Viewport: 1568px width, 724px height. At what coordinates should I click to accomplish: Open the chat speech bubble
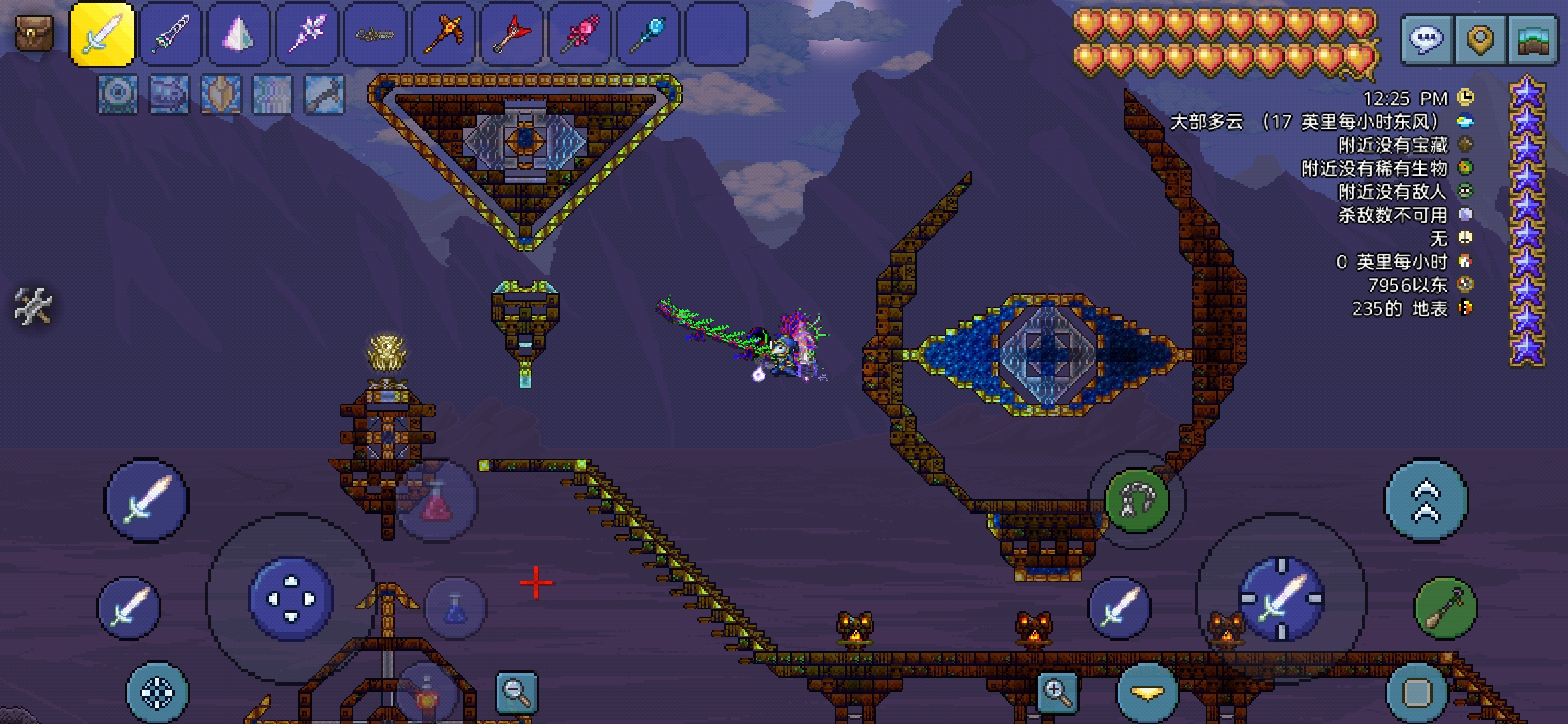pyautogui.click(x=1426, y=40)
